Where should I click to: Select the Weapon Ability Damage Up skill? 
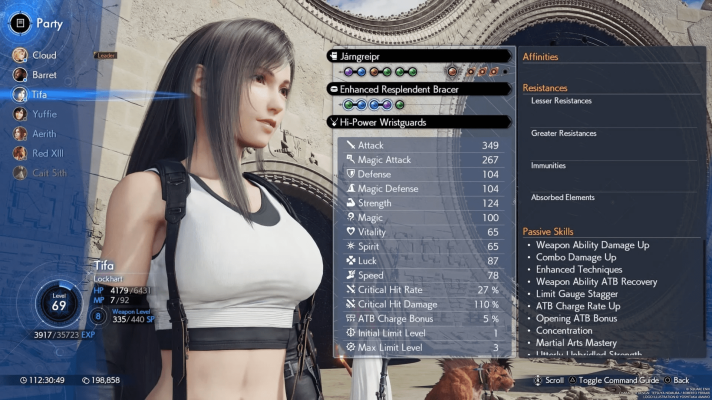pyautogui.click(x=594, y=244)
